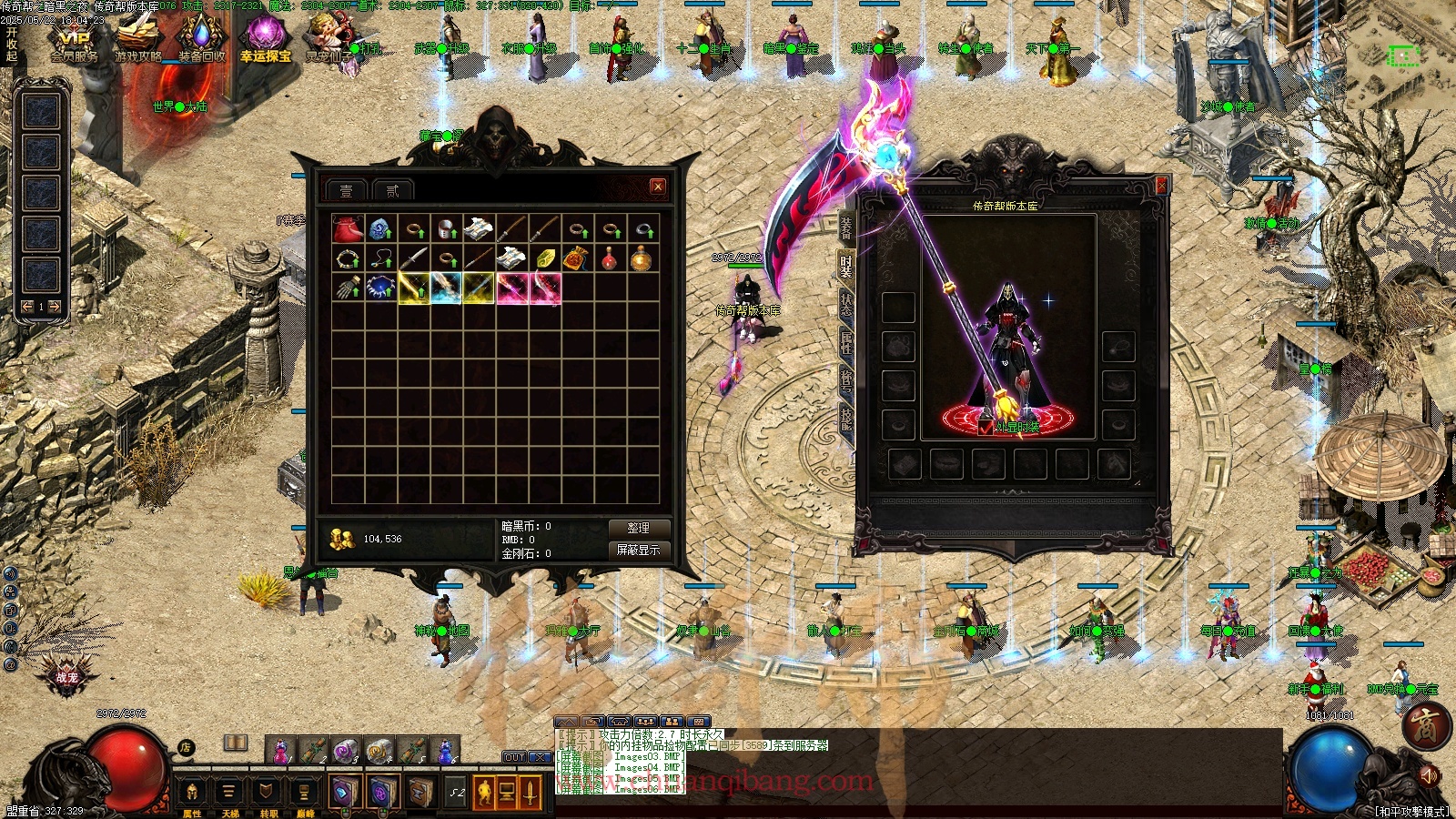1456x819 pixels.
Task: Open the 转职 class change button
Action: click(268, 794)
